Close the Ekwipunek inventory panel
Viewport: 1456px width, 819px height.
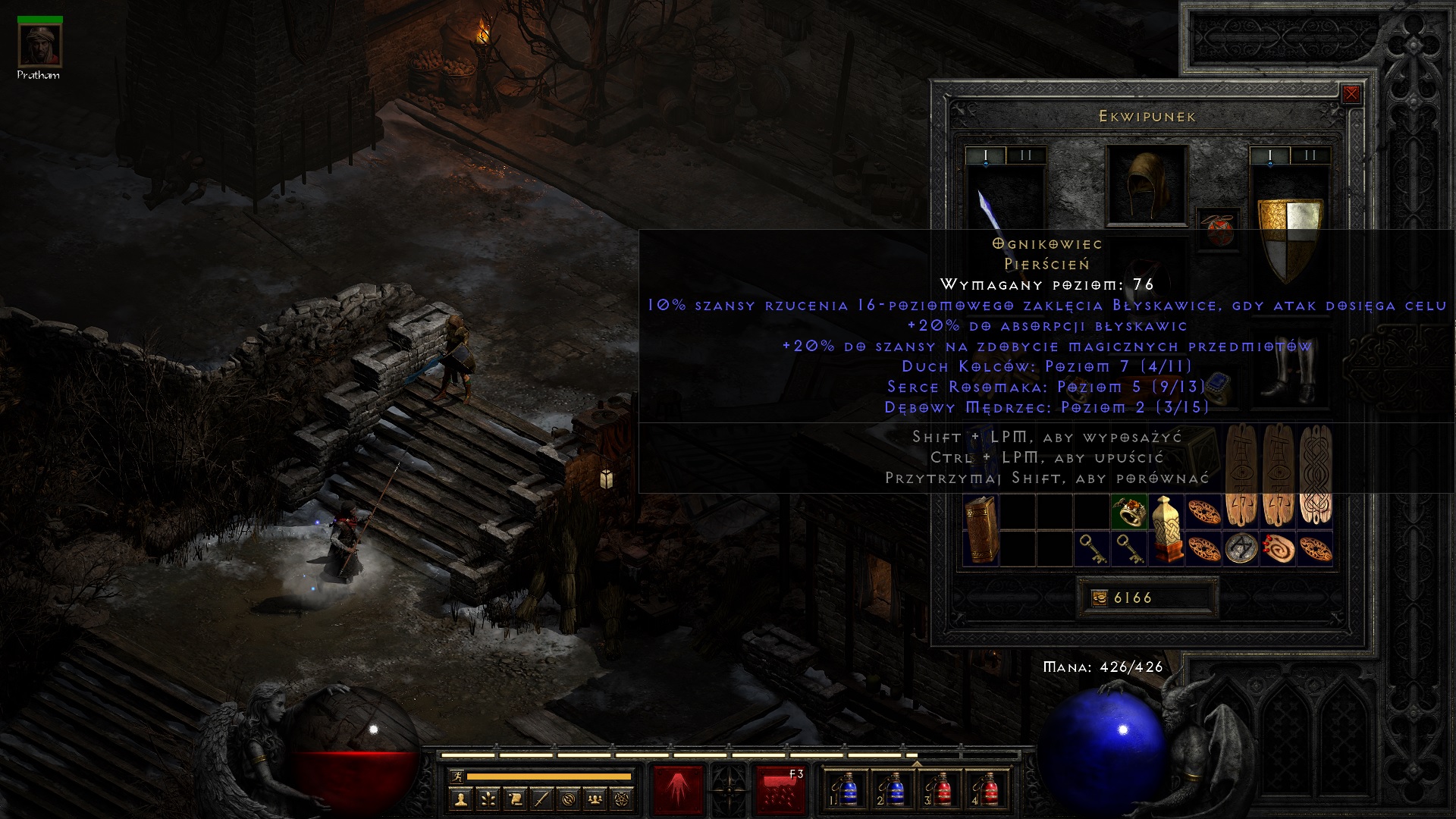point(1351,94)
